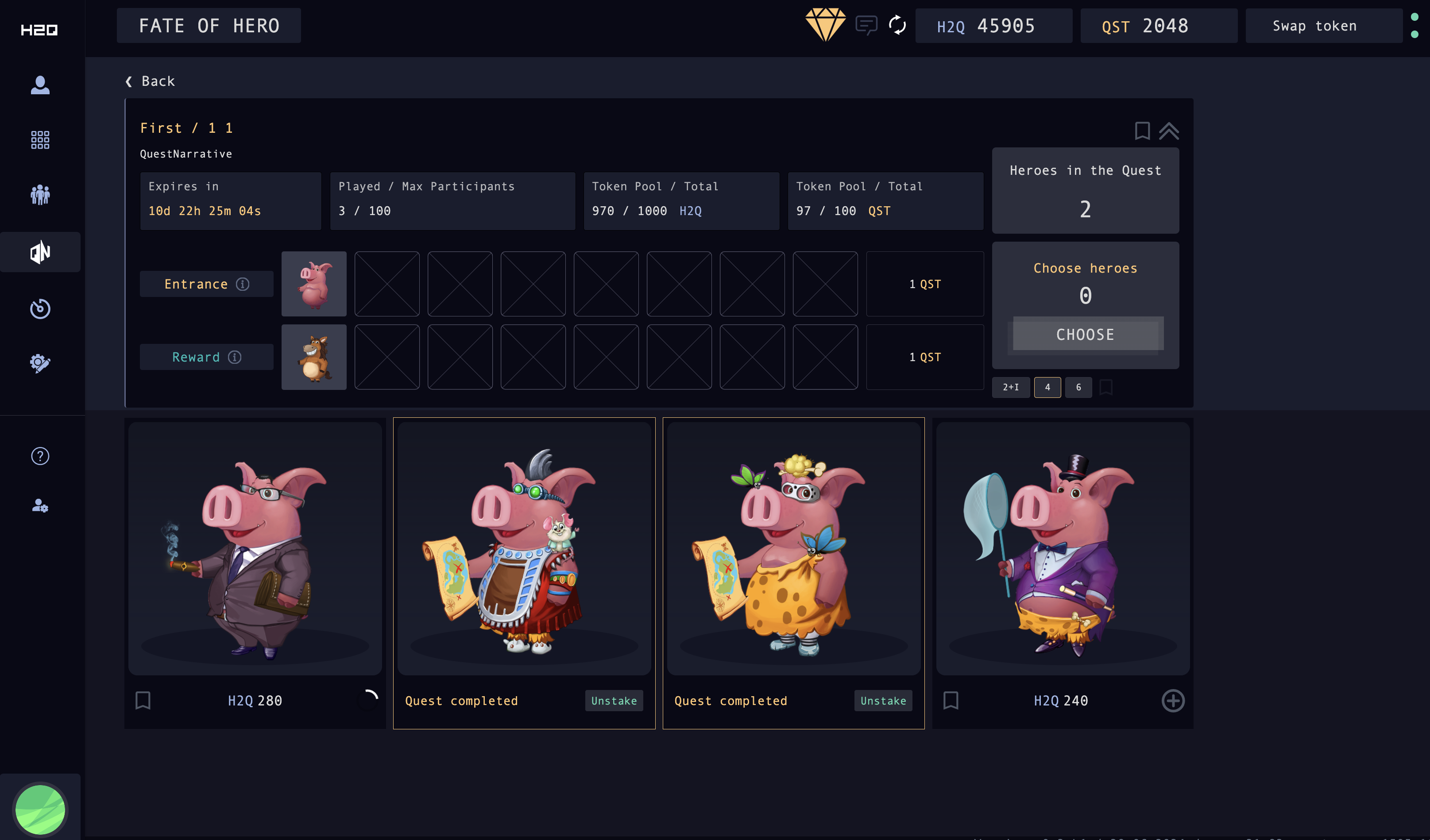Select the 6 filter option

pos(1078,387)
